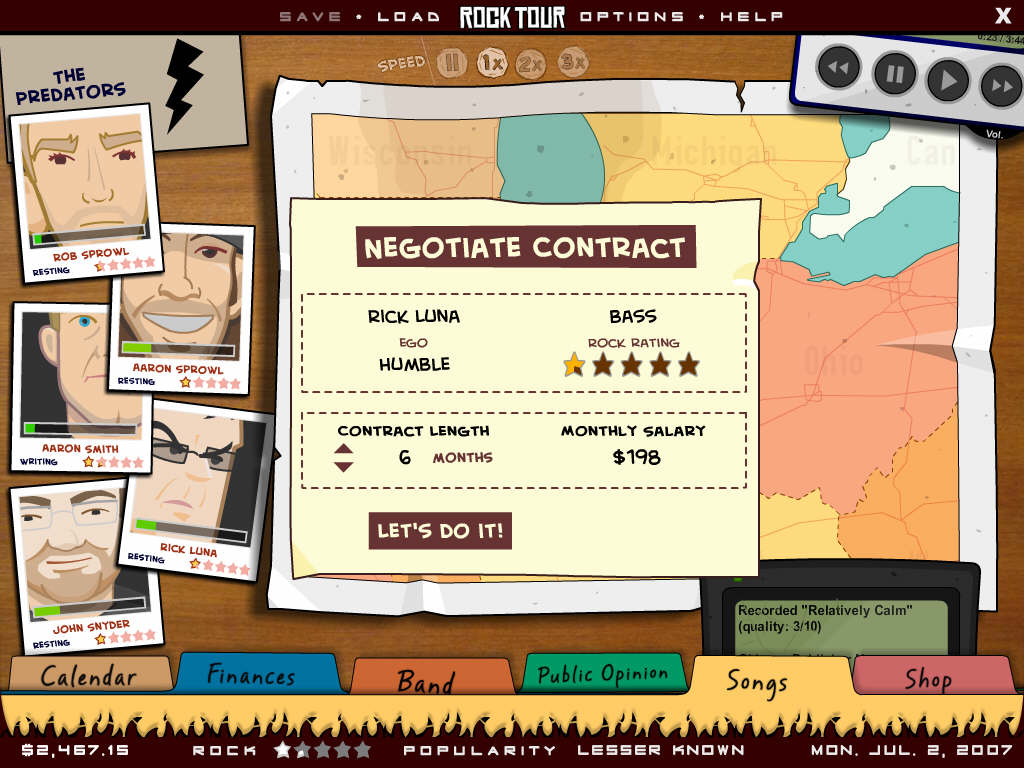Viewport: 1024px width, 768px height.
Task: Open the Help menu
Action: tap(751, 16)
